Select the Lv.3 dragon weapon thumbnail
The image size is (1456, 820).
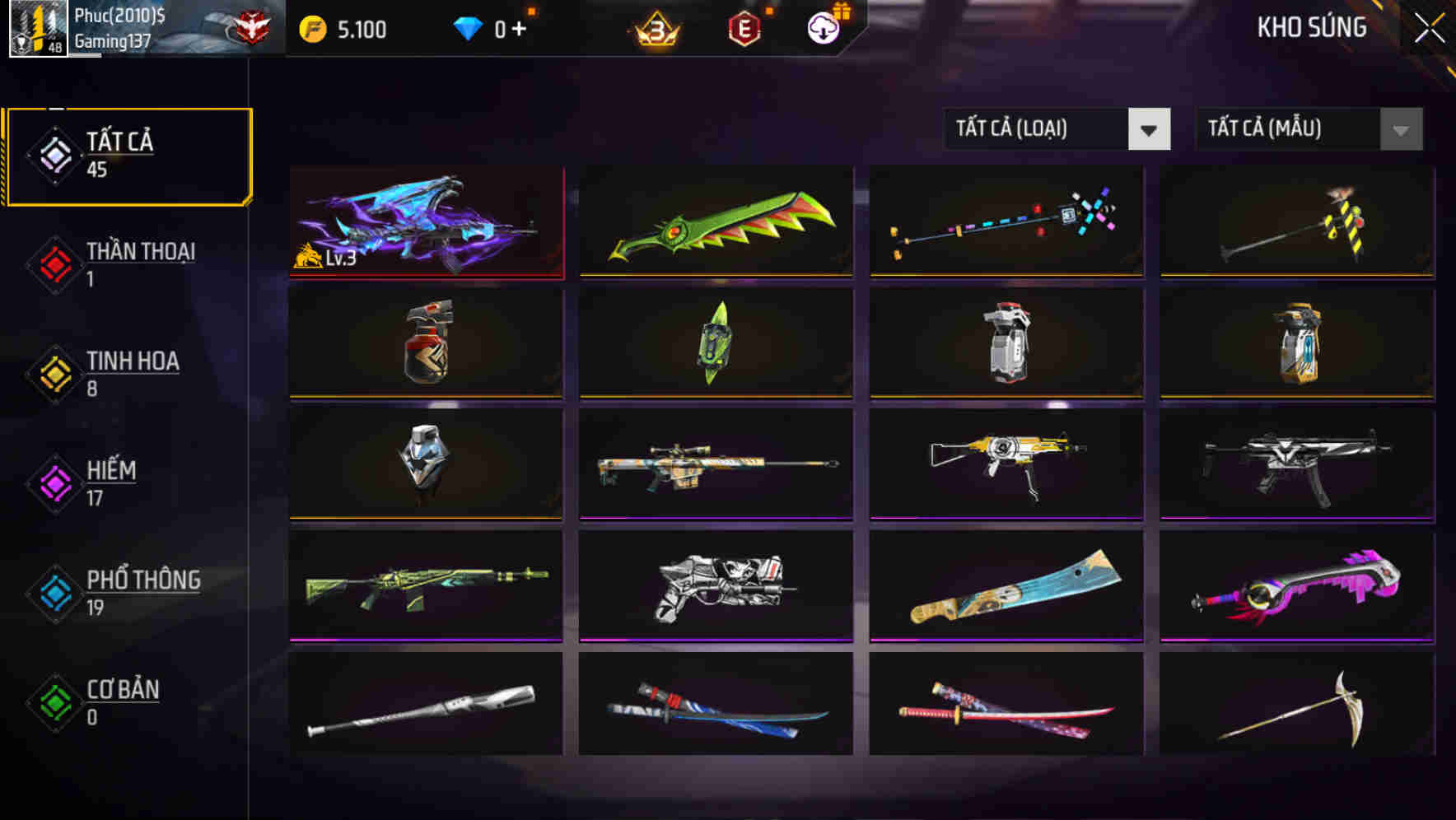point(425,222)
